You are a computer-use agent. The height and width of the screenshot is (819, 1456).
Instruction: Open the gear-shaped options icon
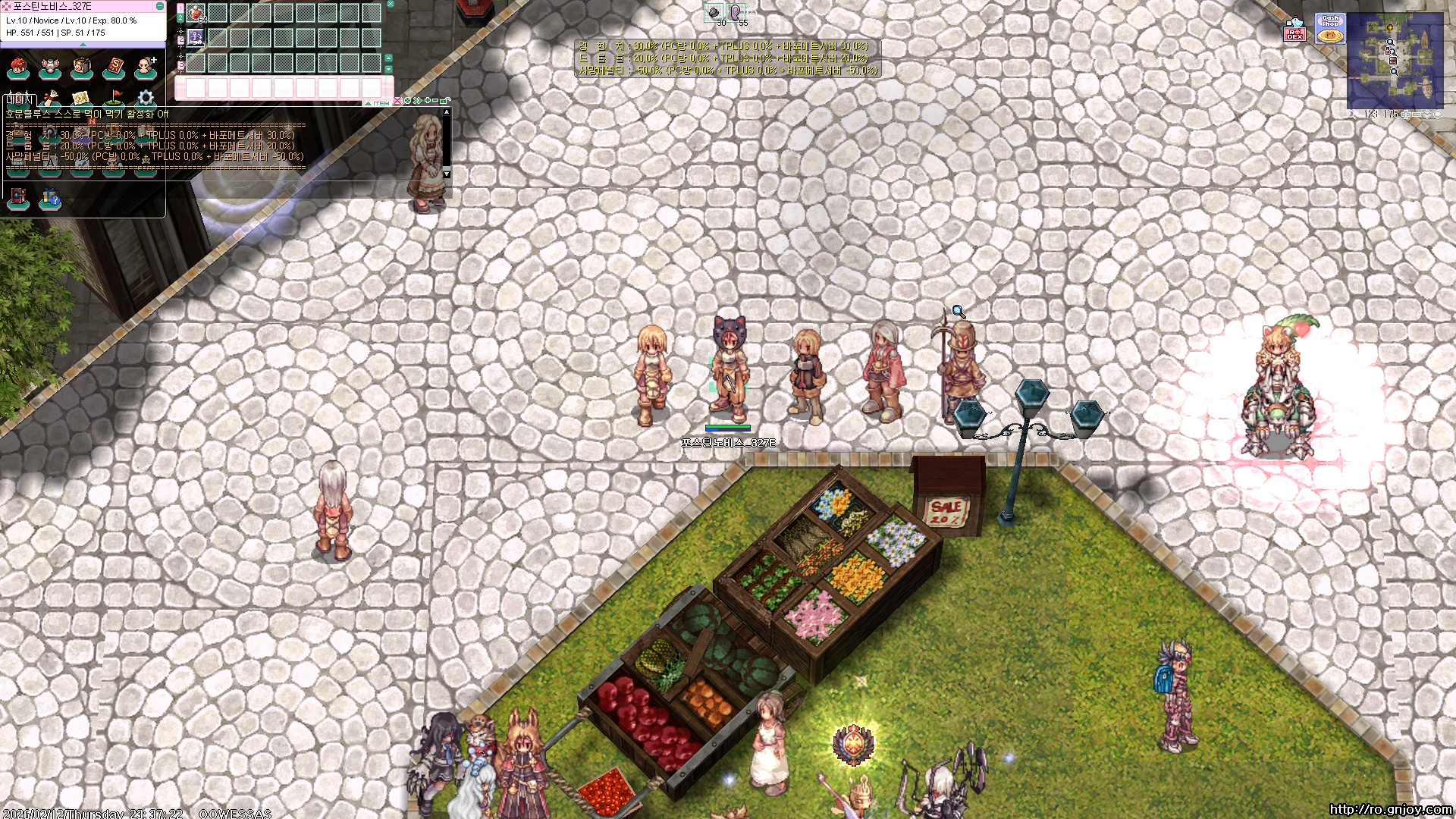146,99
